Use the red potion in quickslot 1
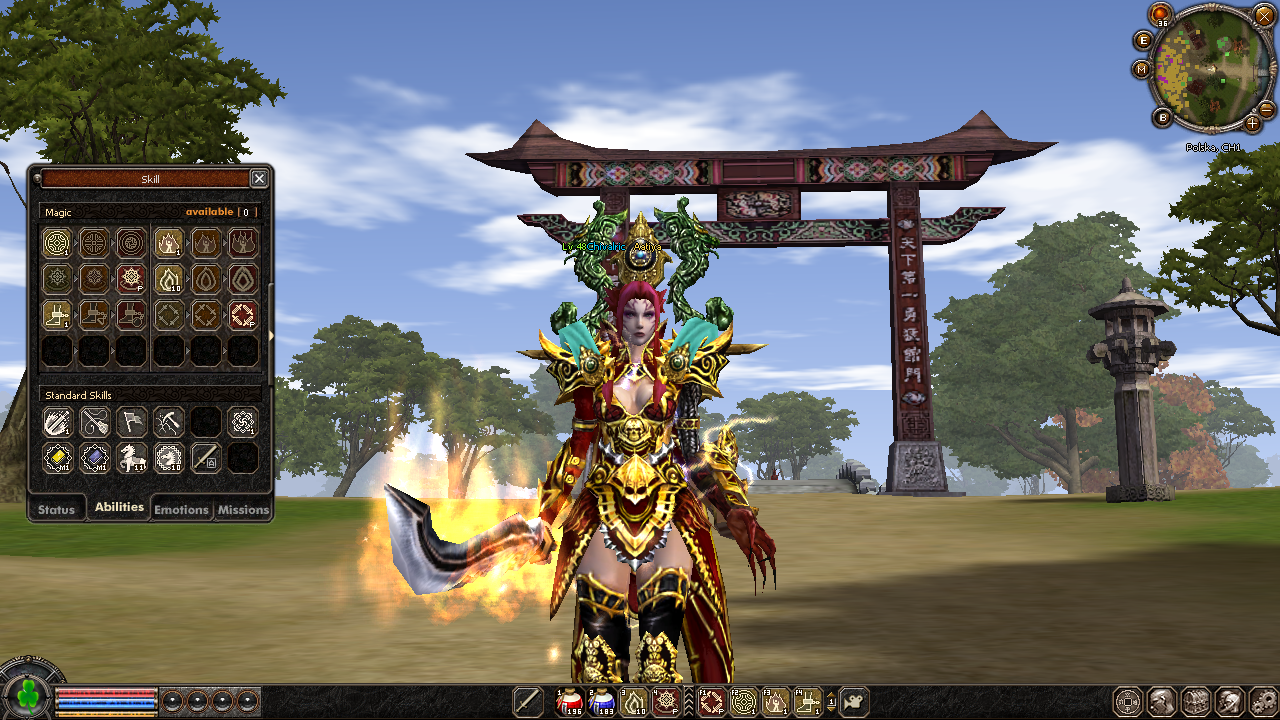 pos(569,702)
